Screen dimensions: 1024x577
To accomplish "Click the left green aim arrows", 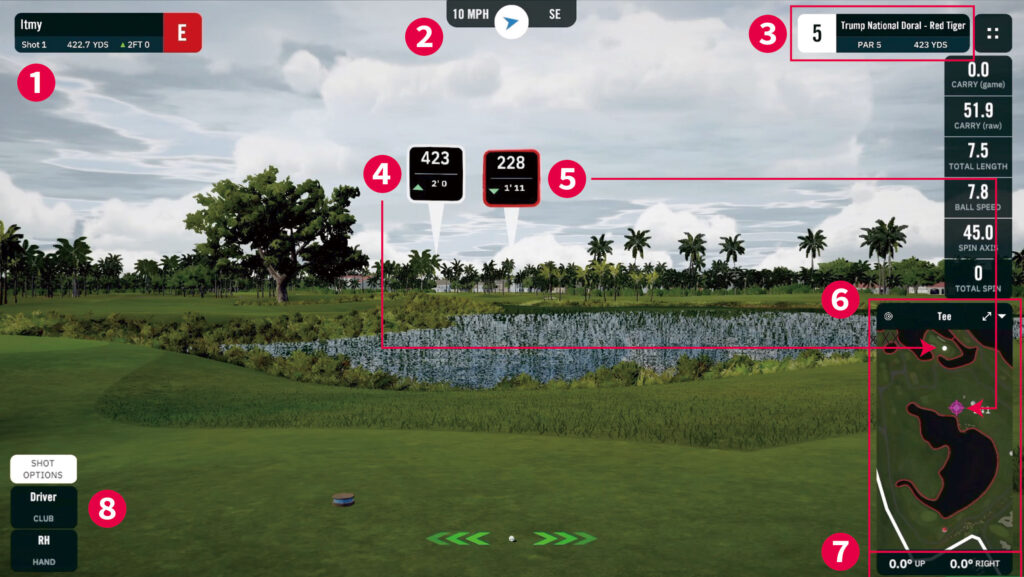I will point(458,539).
